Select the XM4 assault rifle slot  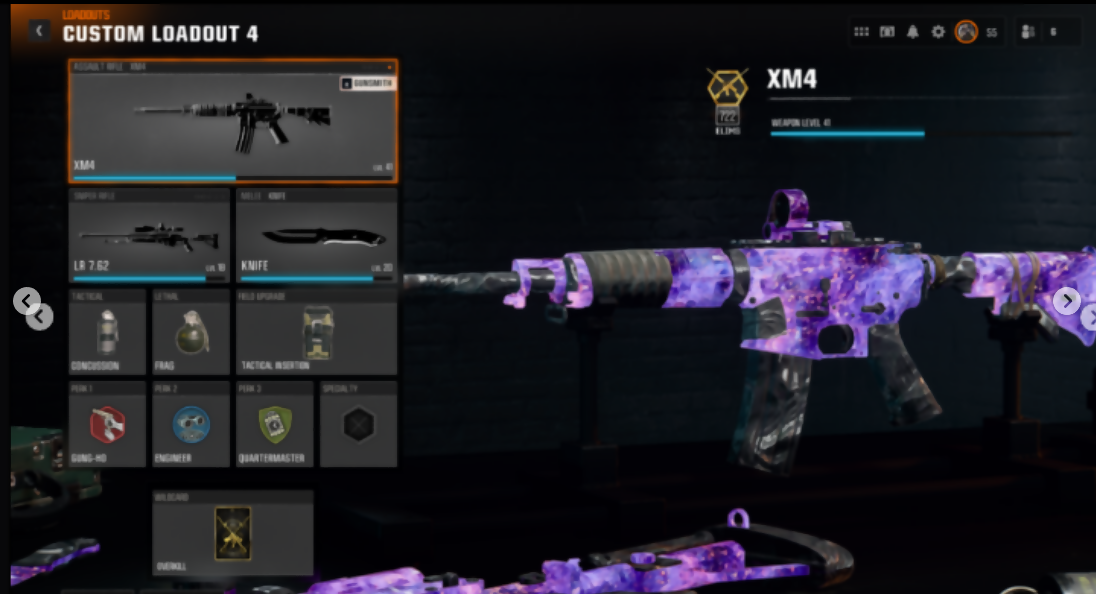coord(232,122)
